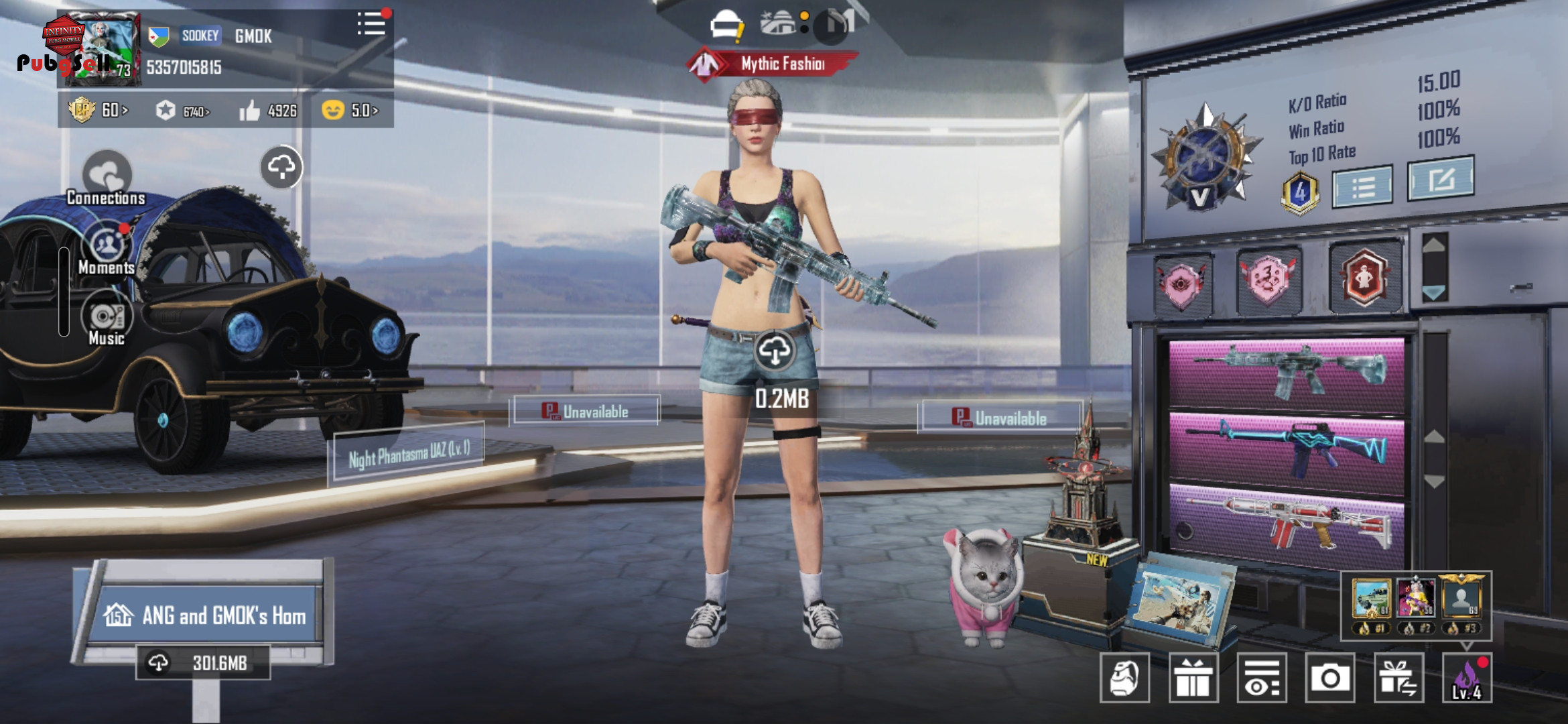Open the profile list menu icon
Image resolution: width=1568 pixels, height=724 pixels.
click(x=371, y=25)
